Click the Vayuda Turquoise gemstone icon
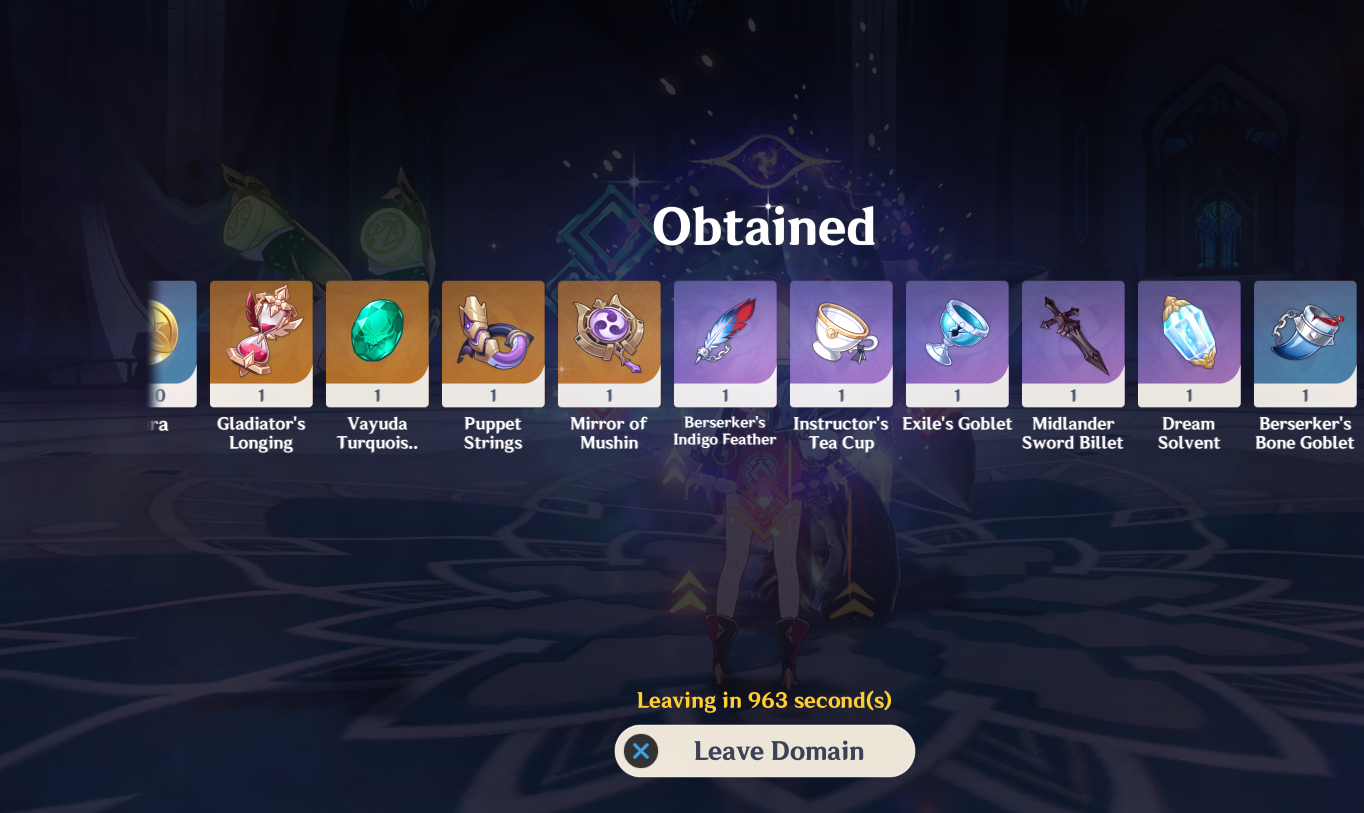1364x813 pixels. pos(376,342)
